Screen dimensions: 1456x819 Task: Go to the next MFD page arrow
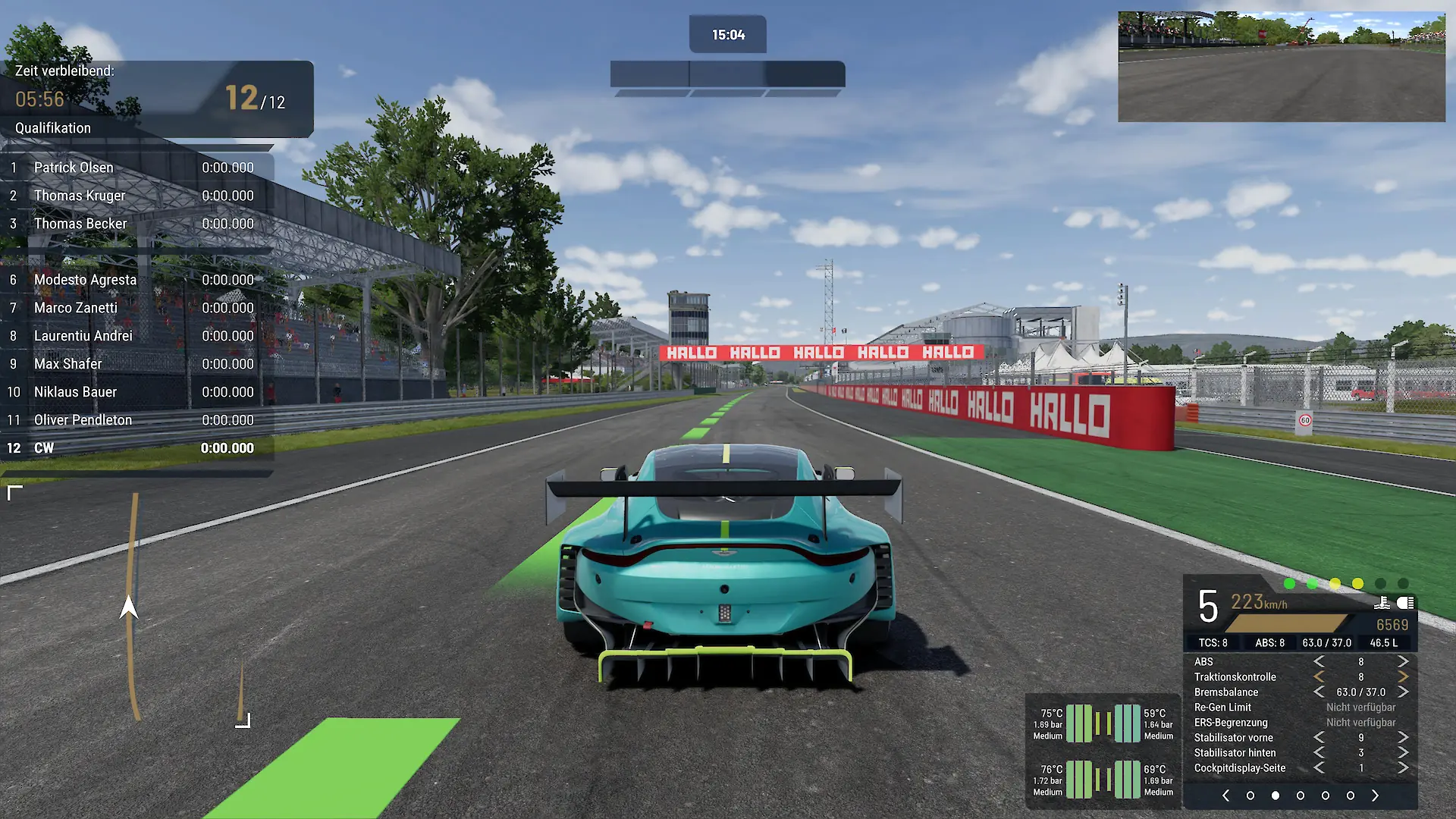coord(1375,795)
